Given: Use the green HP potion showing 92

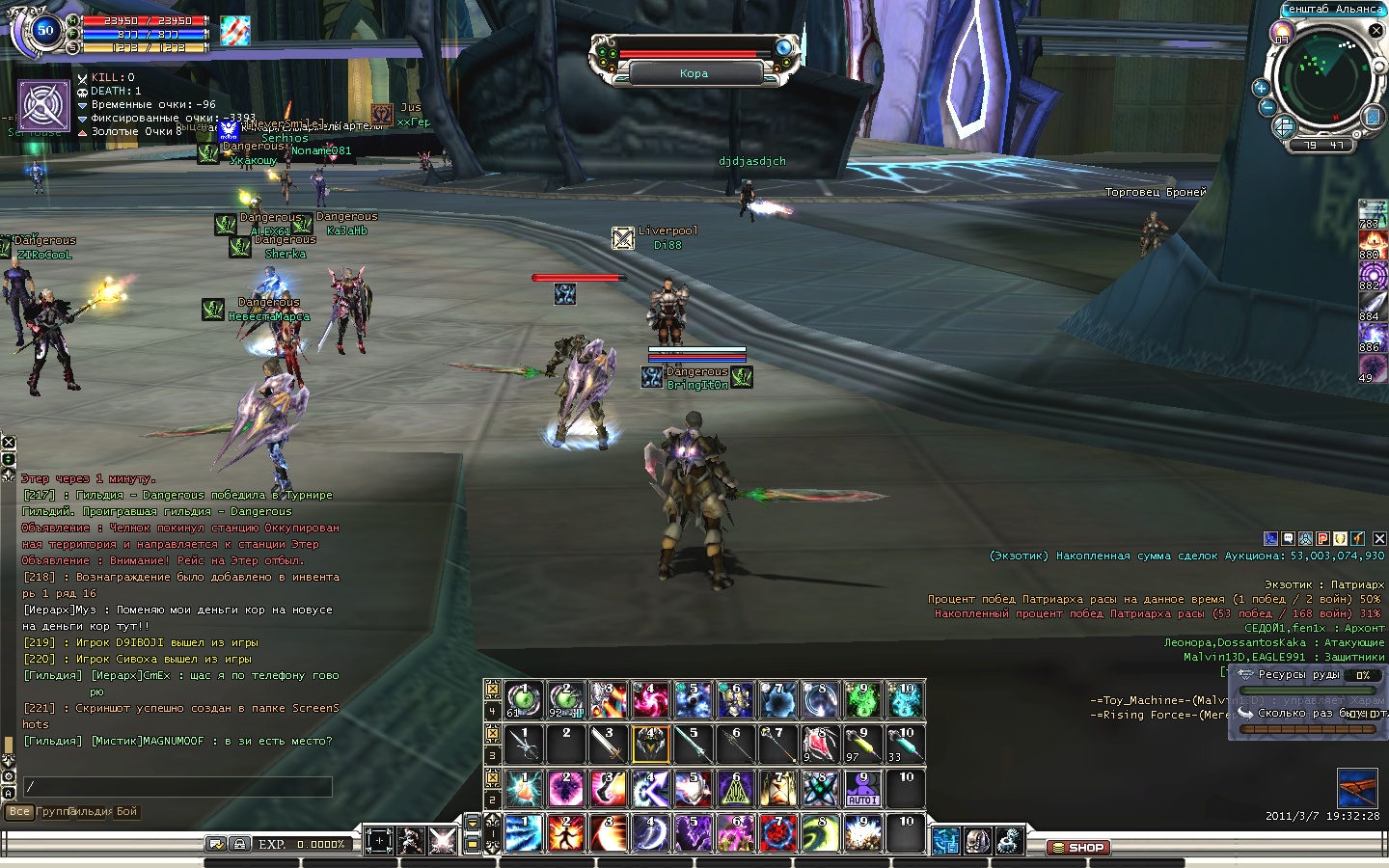Looking at the screenshot, I should (566, 700).
